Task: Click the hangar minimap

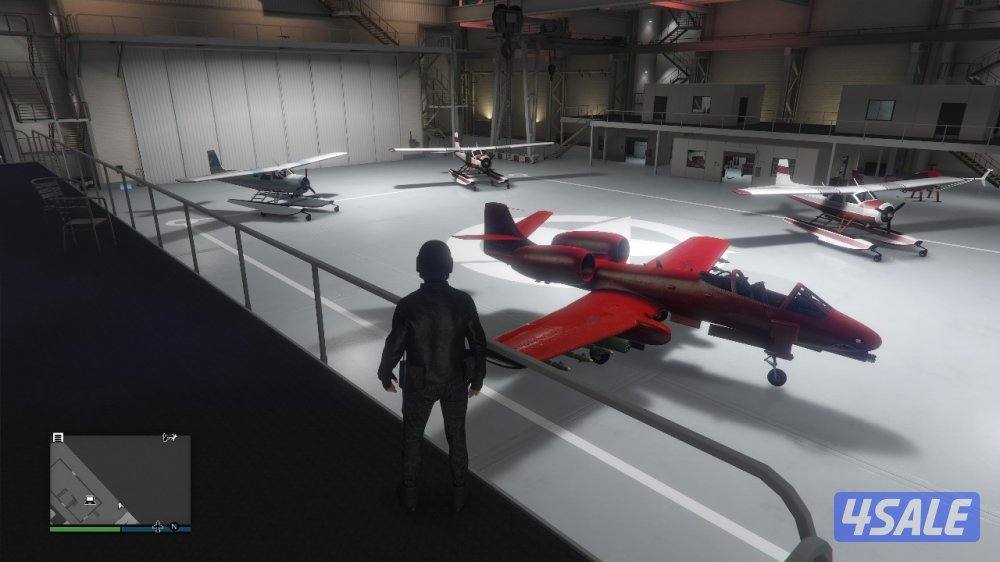Action: click(x=120, y=480)
